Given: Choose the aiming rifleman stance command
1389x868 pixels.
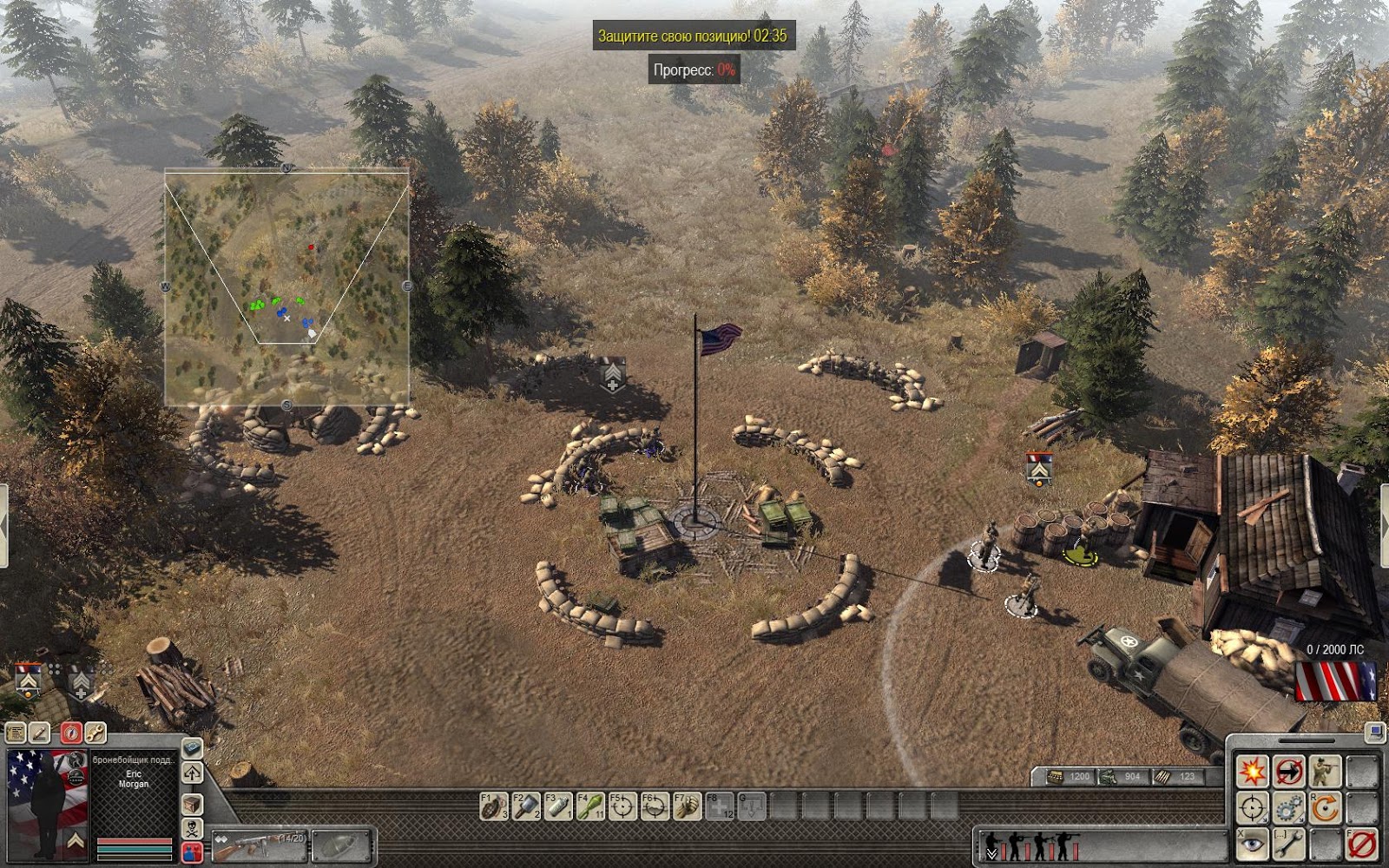Looking at the screenshot, I should point(1326,771).
